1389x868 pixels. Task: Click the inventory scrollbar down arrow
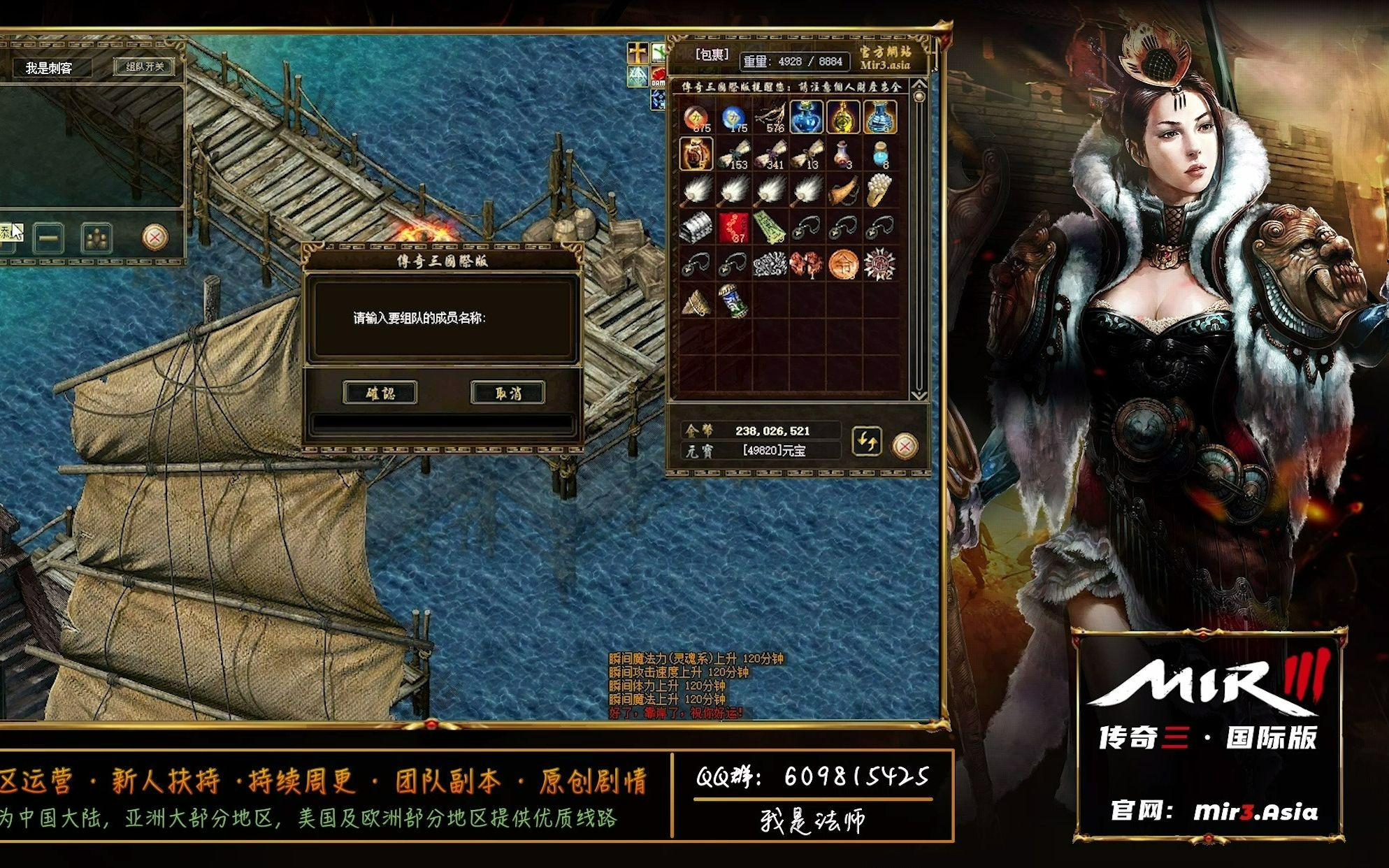tap(919, 396)
